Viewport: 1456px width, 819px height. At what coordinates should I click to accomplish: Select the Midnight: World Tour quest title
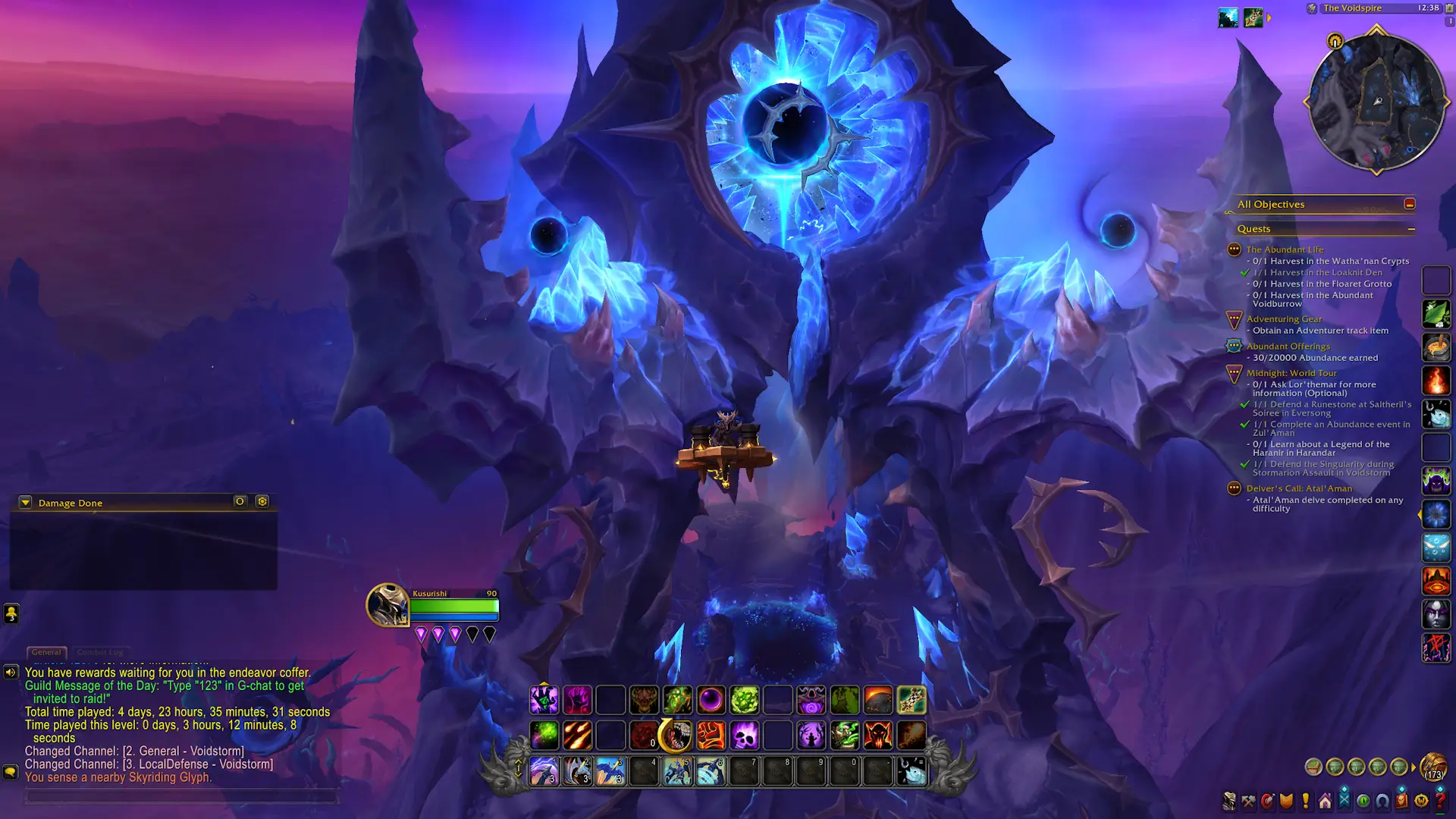pyautogui.click(x=1291, y=372)
